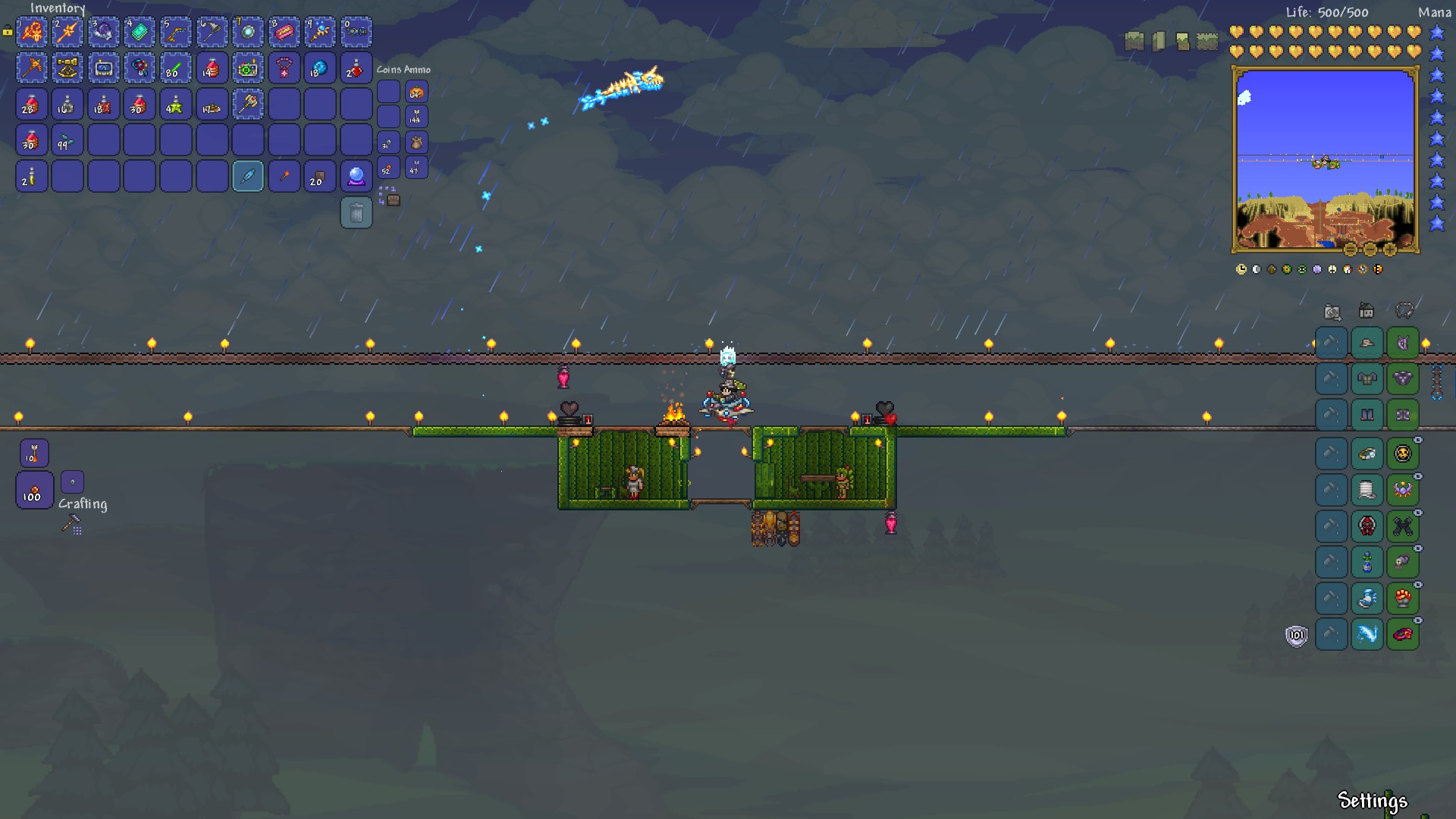Toggle visibility of the bottom red ring accessory

coord(1418,620)
